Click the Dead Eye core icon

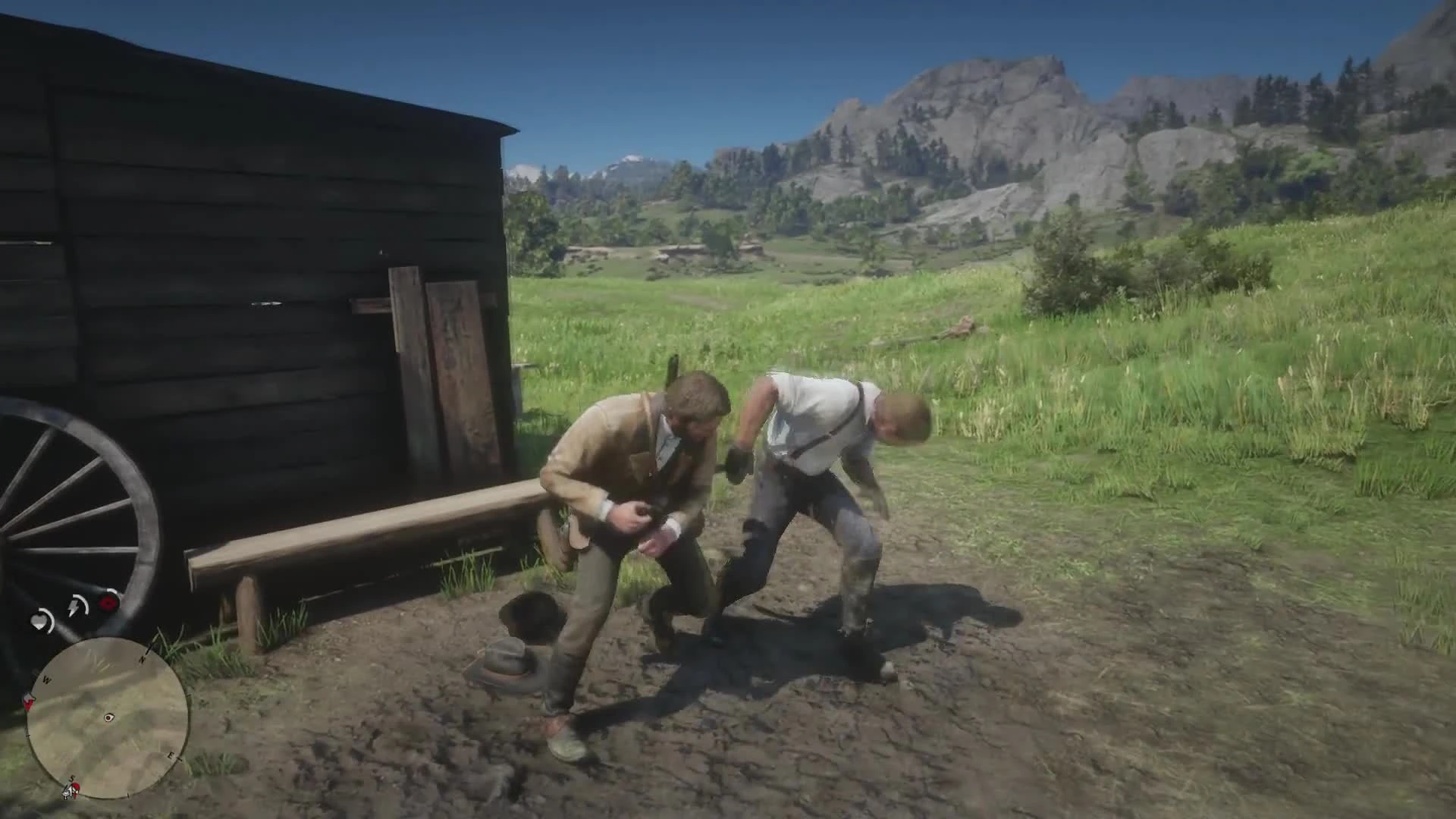point(108,602)
